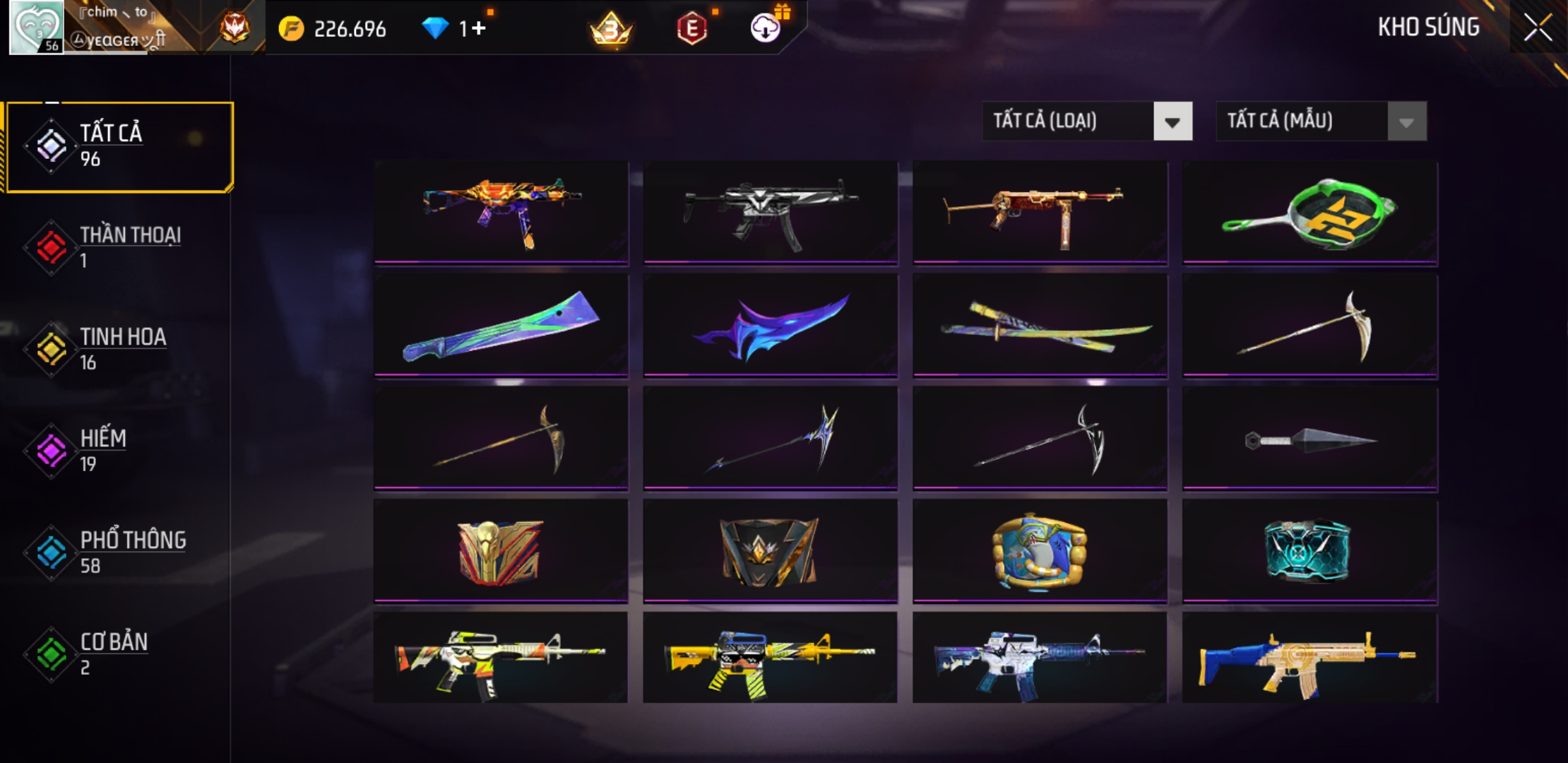
Task: Select the kunai throwing knife
Action: (x=1310, y=439)
